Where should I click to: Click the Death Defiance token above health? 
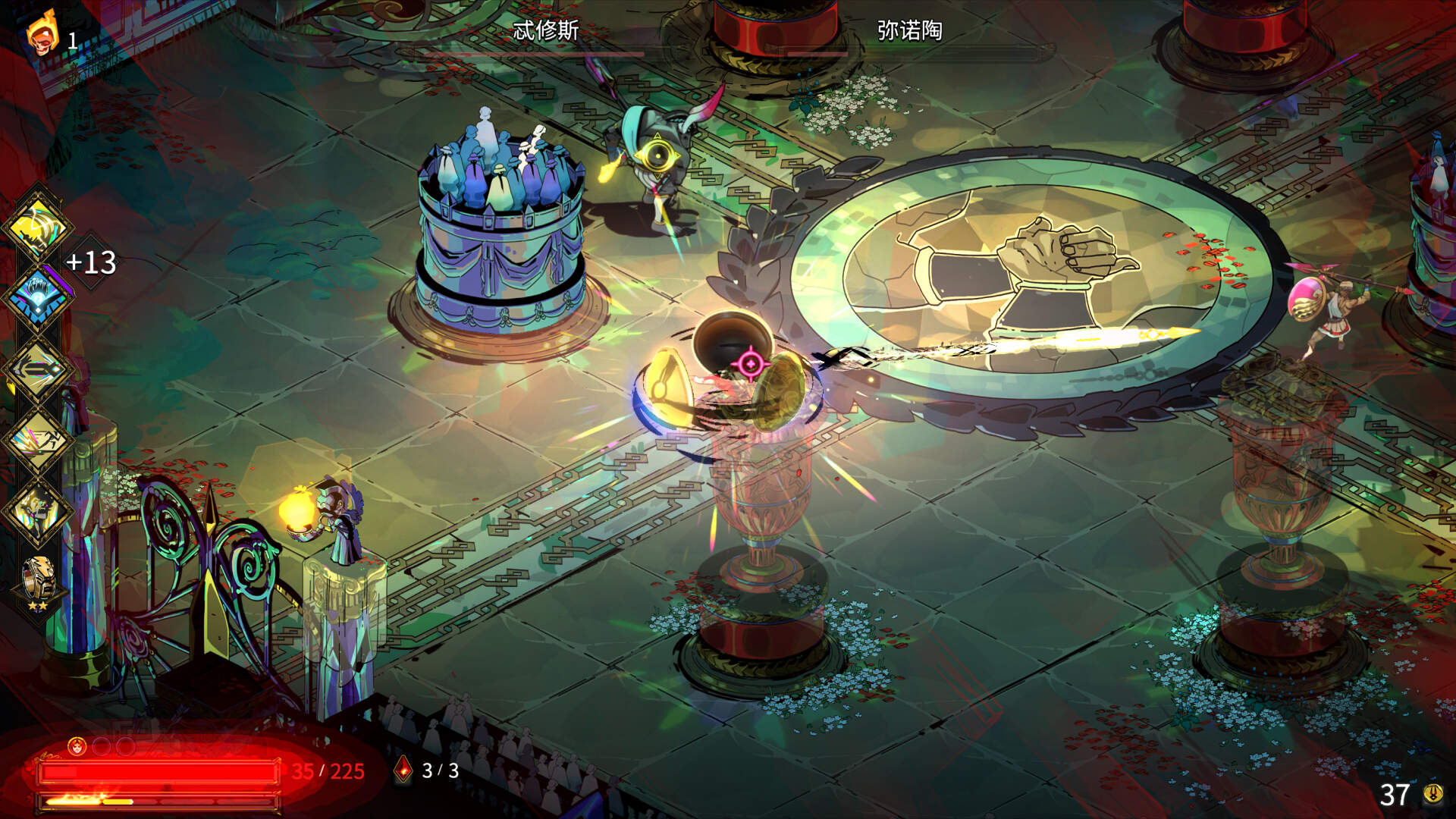(x=77, y=747)
